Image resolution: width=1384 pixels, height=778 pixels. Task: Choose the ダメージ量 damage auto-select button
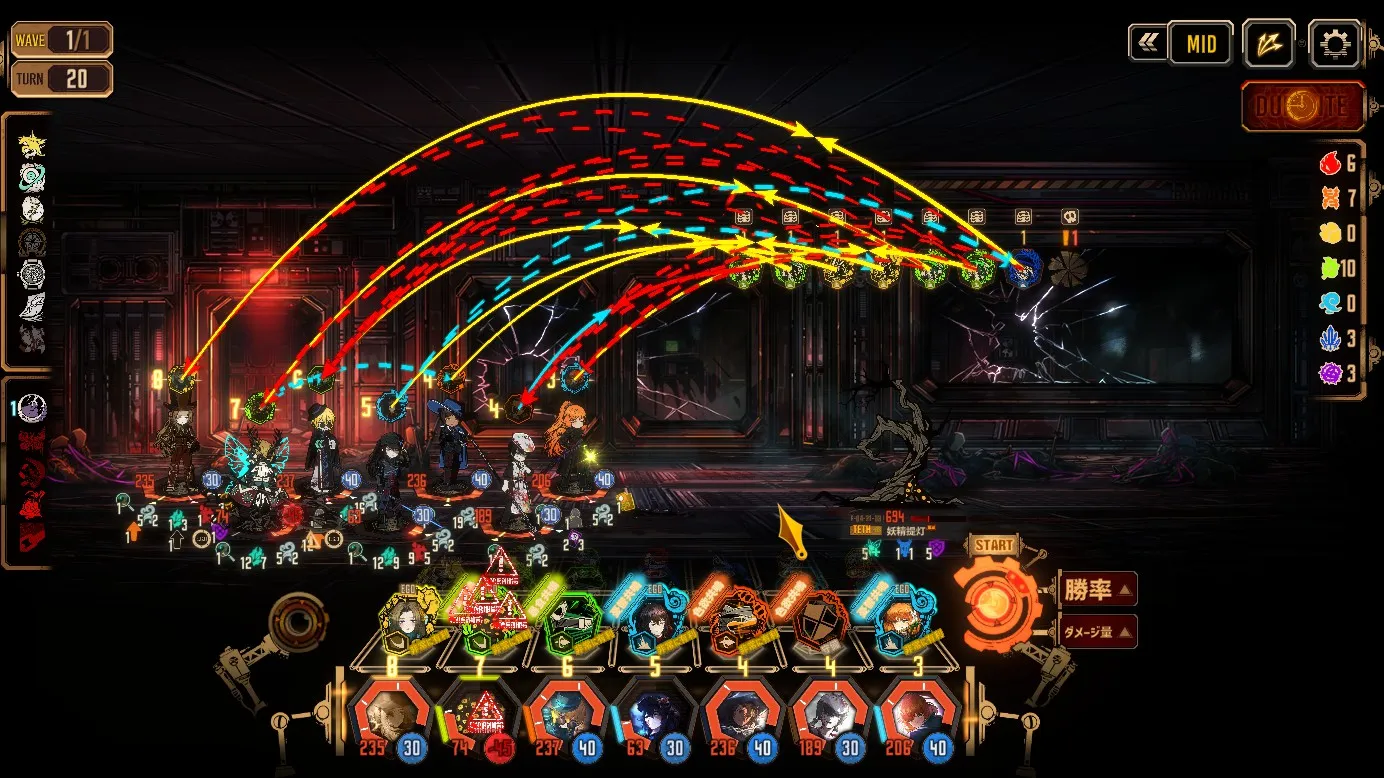[x=1099, y=631]
